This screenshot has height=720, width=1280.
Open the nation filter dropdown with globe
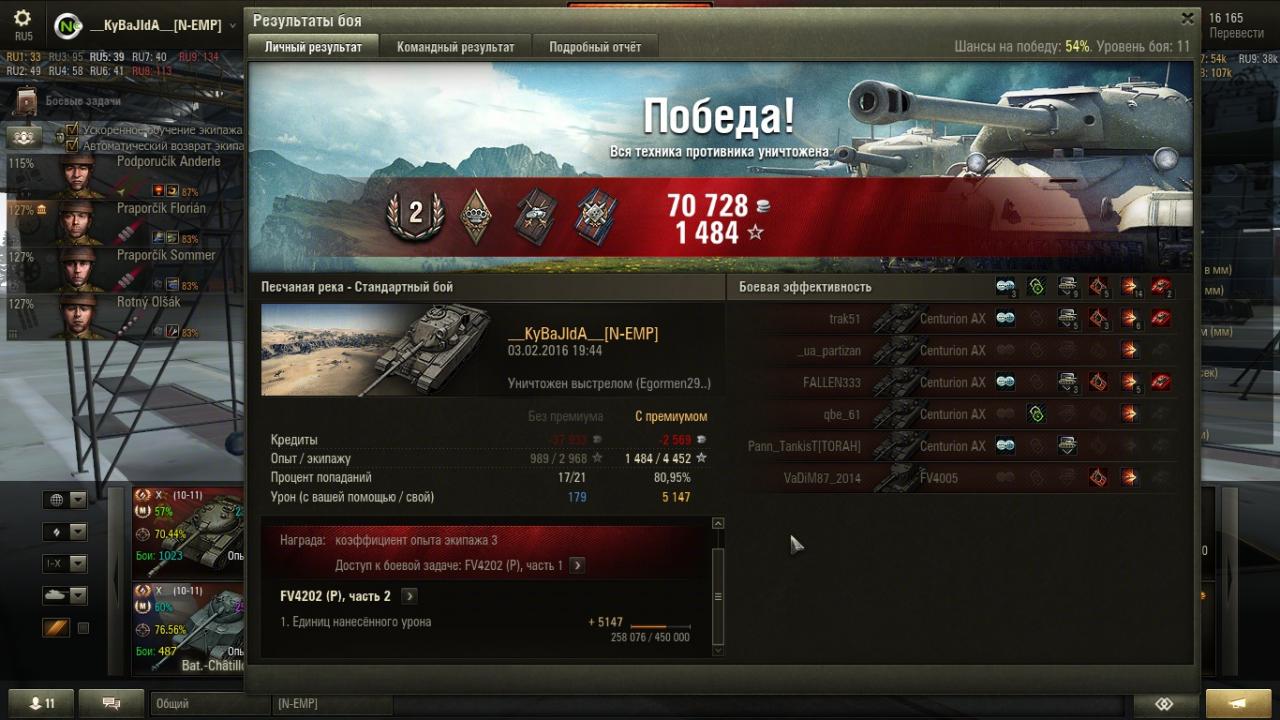(65, 500)
